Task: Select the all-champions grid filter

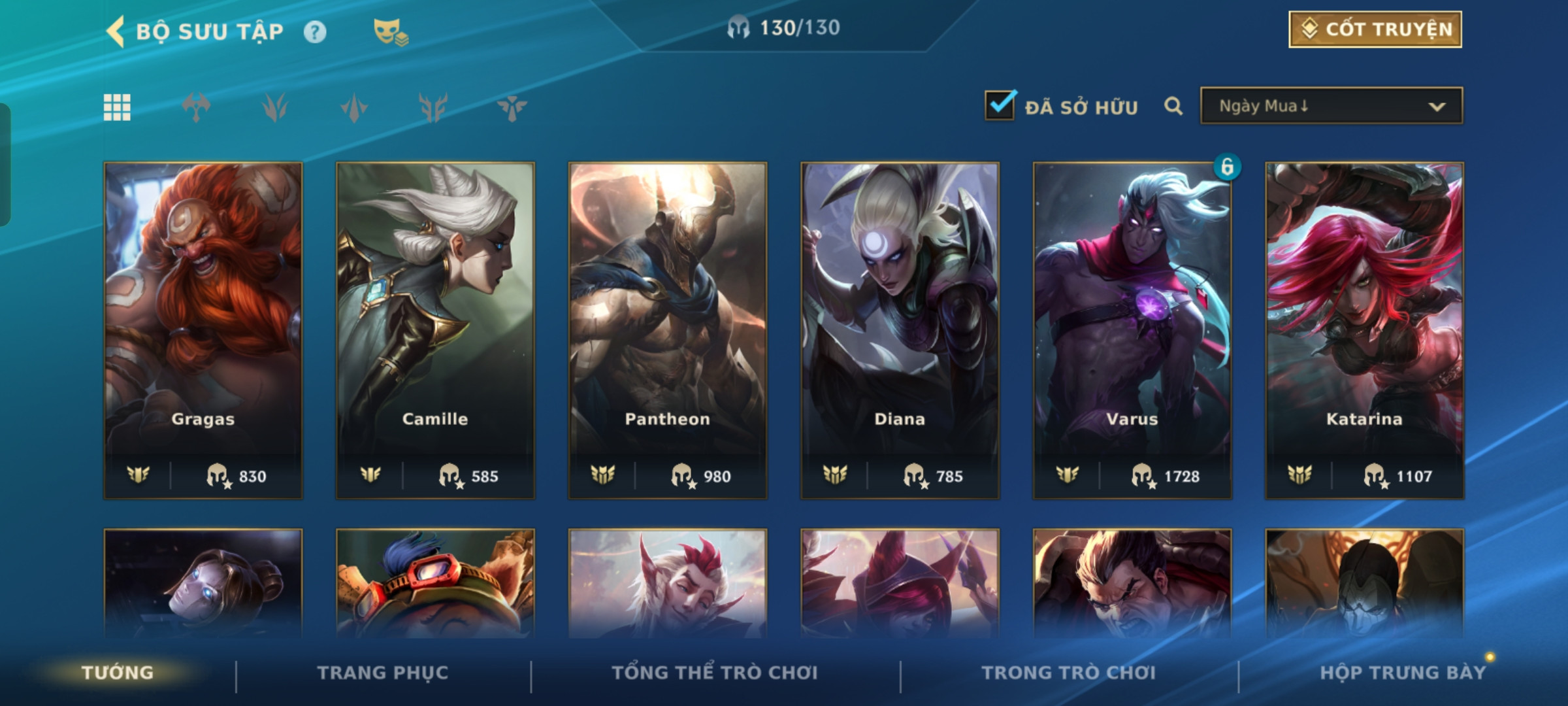Action: point(117,107)
